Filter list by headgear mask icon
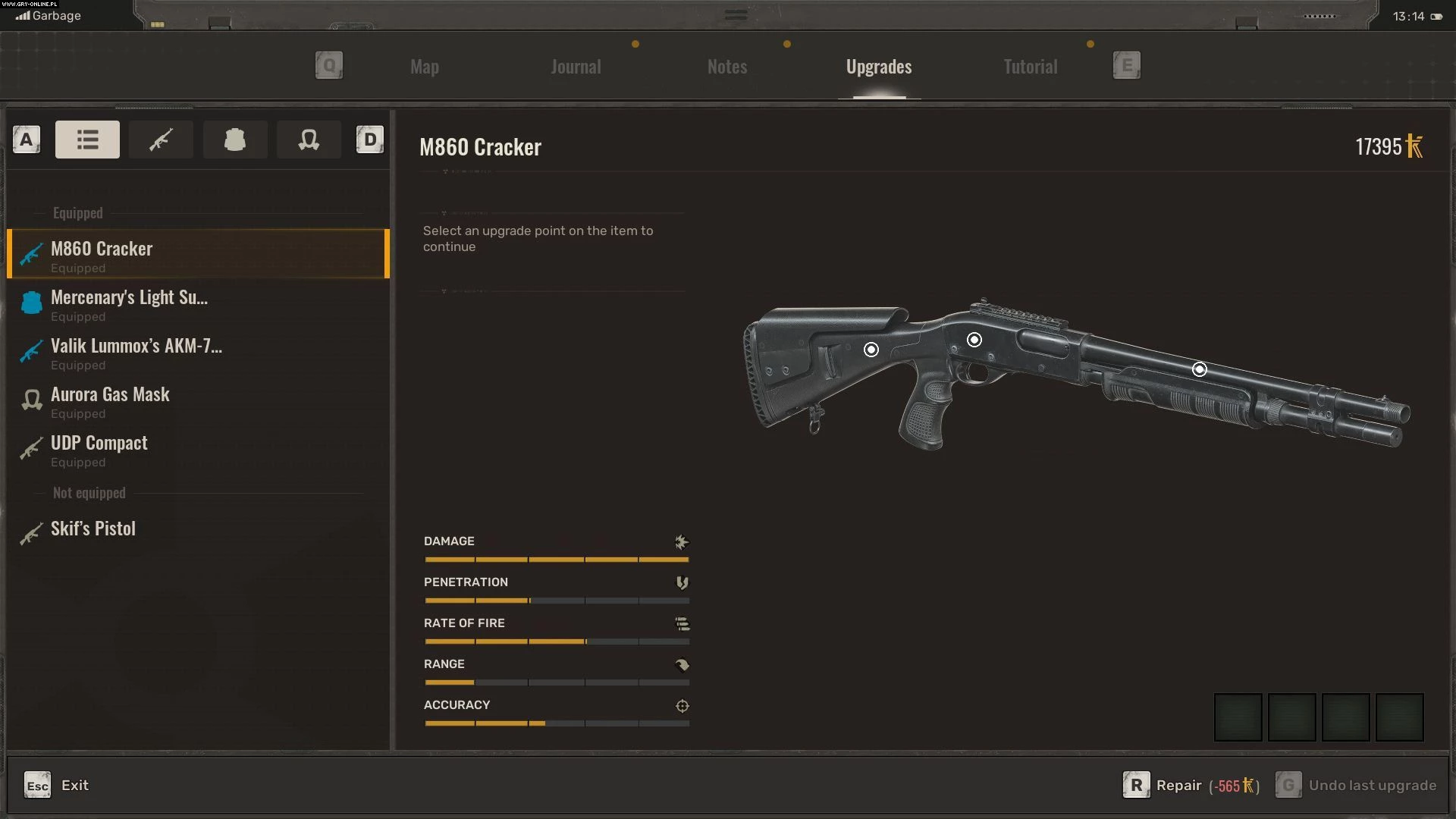The width and height of the screenshot is (1456, 819). (x=309, y=140)
